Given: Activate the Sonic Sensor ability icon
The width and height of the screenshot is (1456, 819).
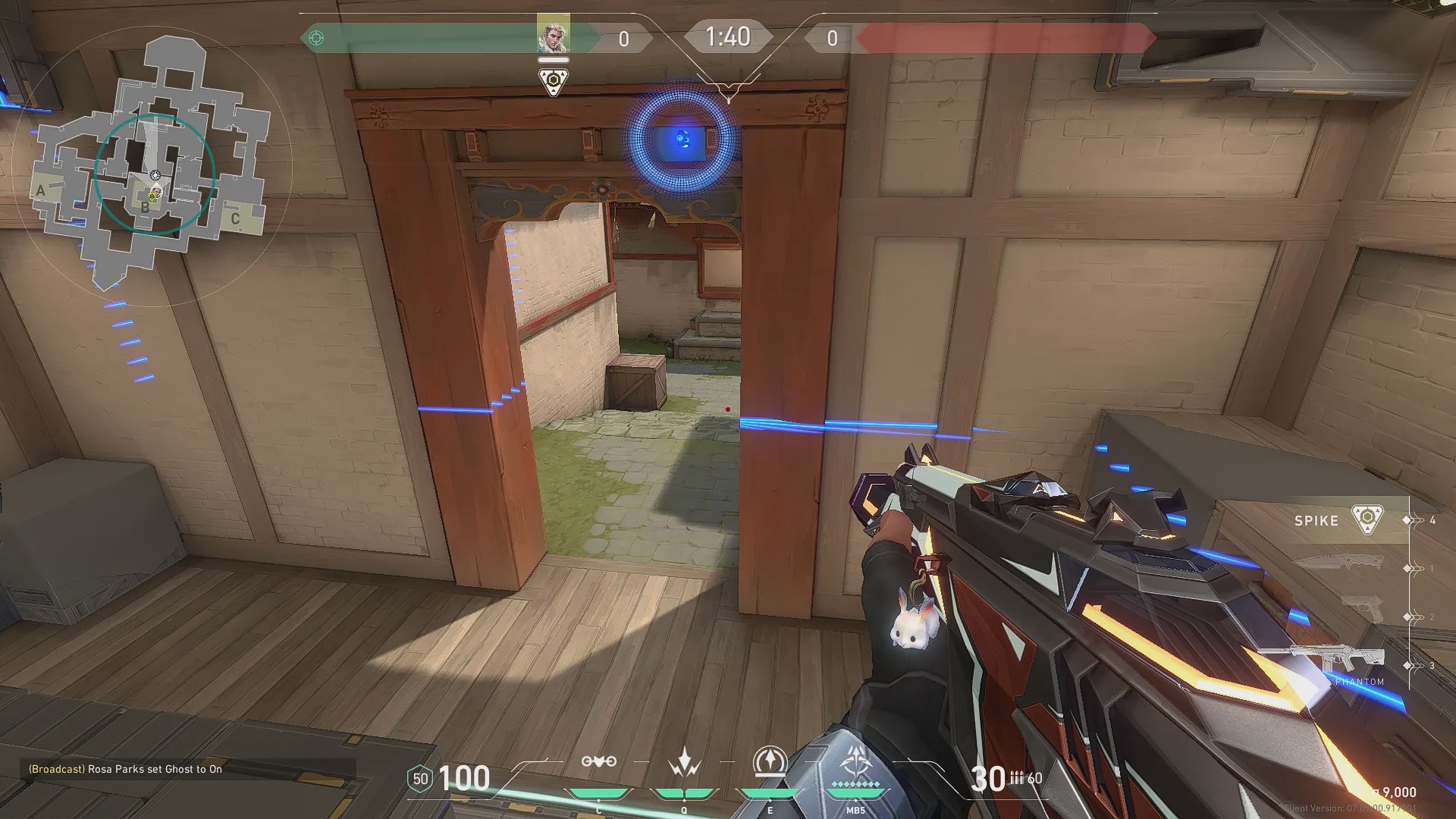Looking at the screenshot, I should coord(684,763).
